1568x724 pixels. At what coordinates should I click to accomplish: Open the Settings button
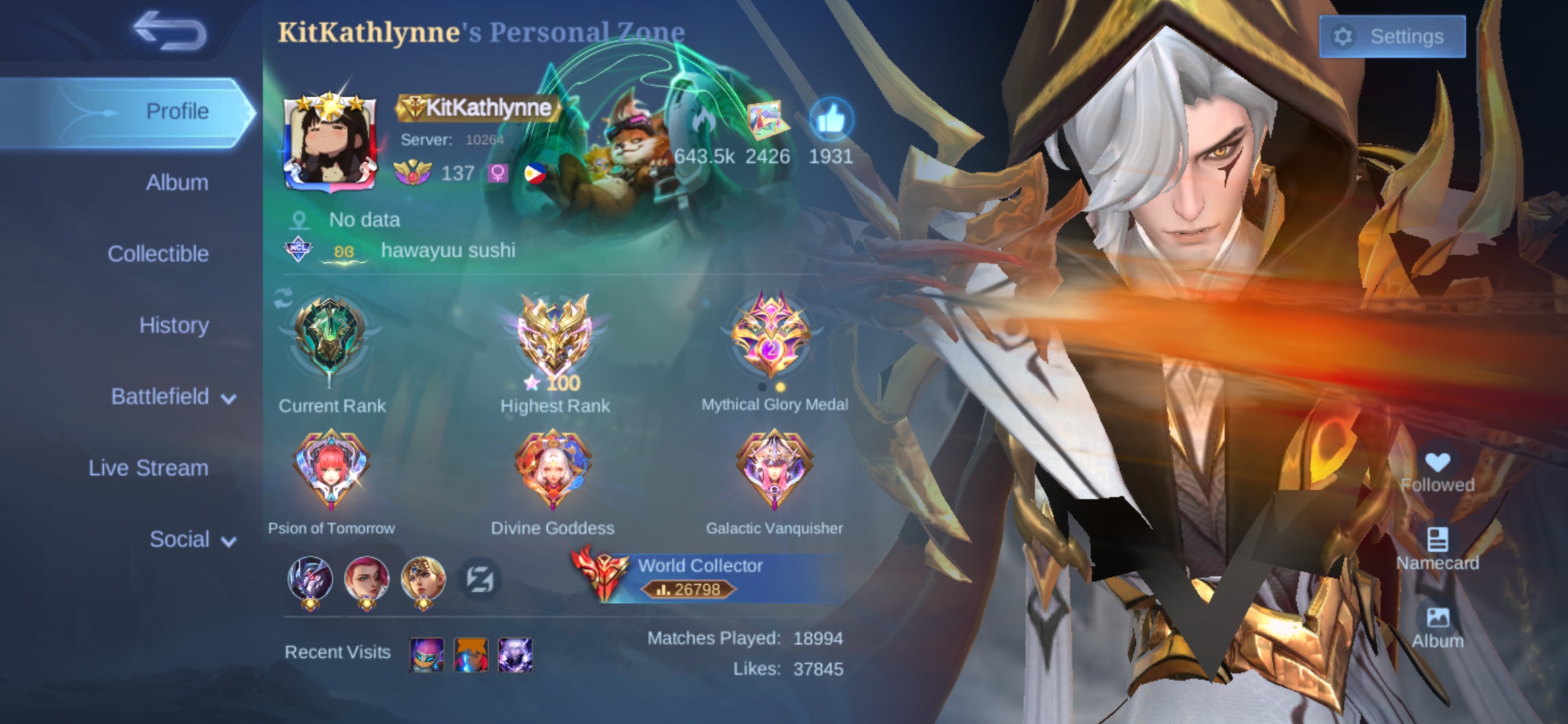(1392, 36)
